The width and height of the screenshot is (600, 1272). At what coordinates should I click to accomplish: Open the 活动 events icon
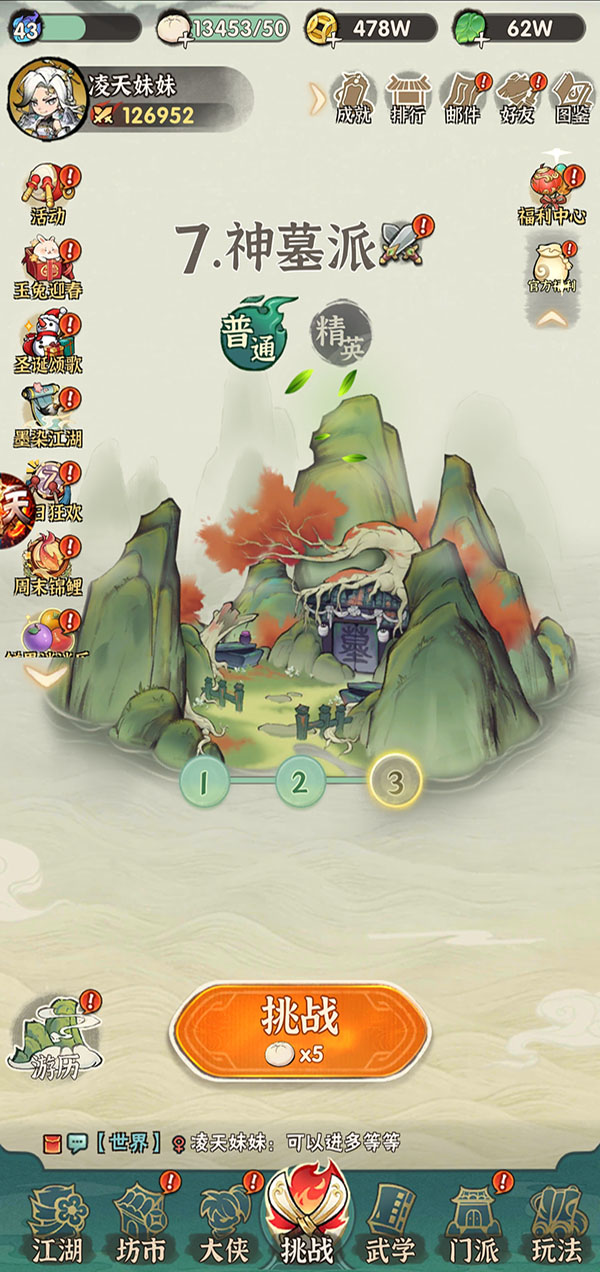click(48, 193)
